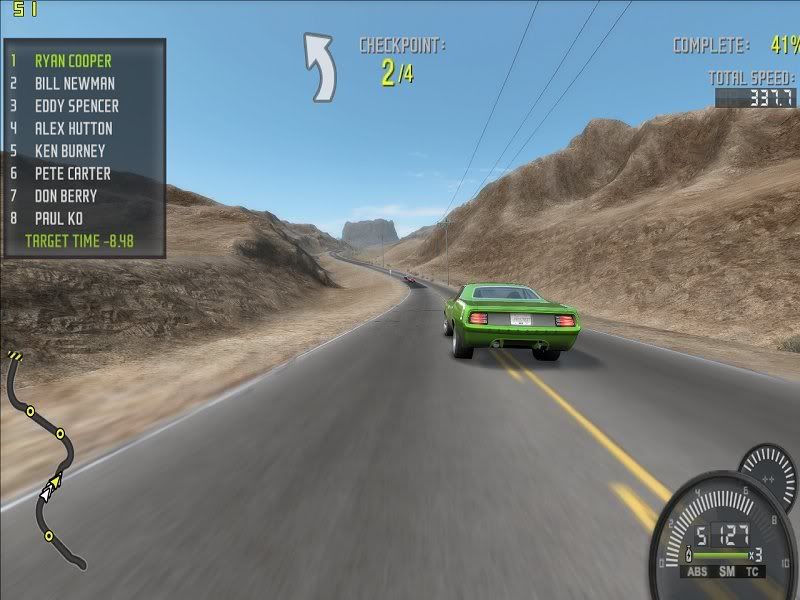Select Don Berry in the racer list
800x600 pixels.
66,196
